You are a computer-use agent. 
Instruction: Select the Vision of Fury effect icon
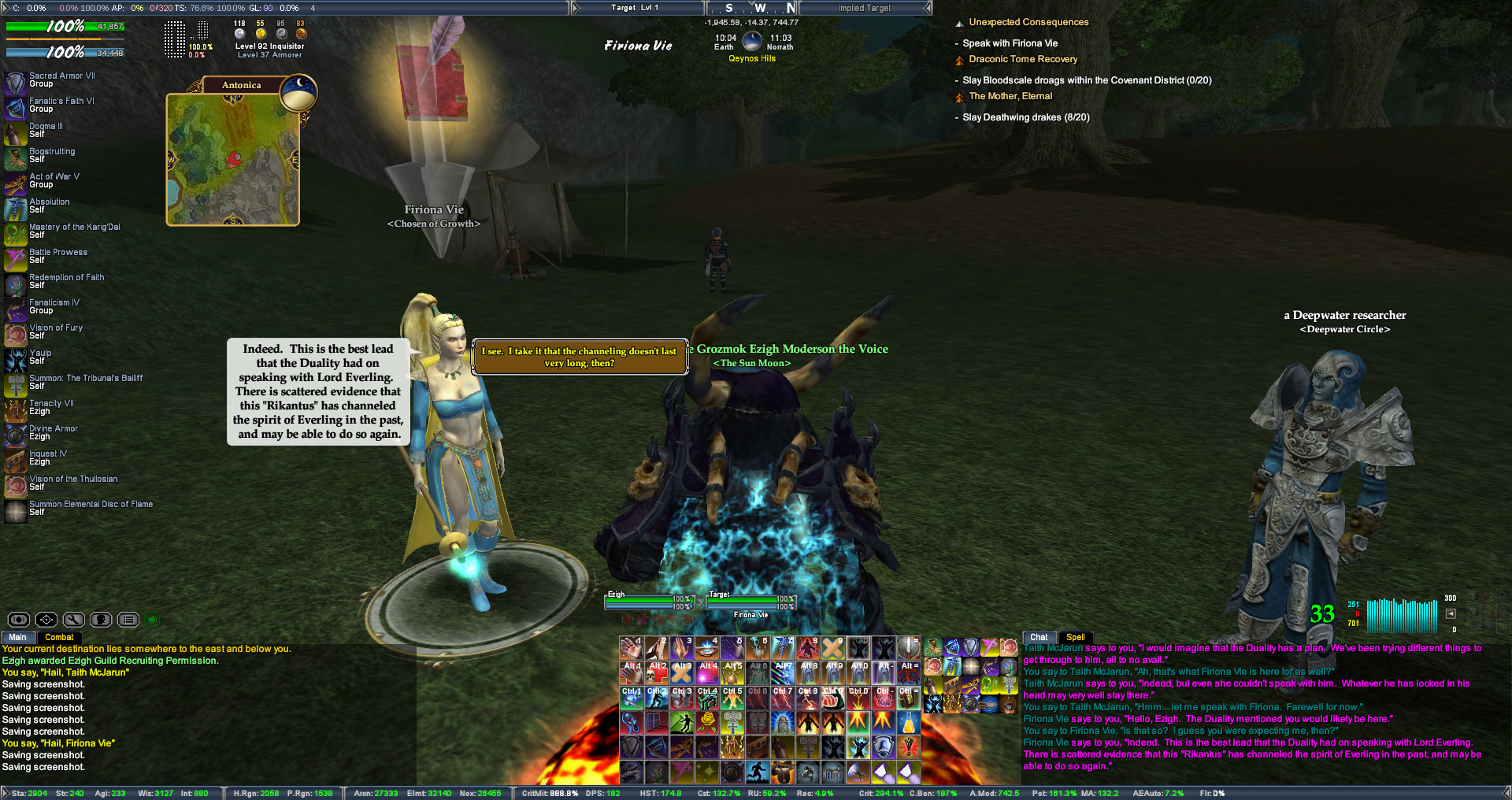pyautogui.click(x=16, y=334)
